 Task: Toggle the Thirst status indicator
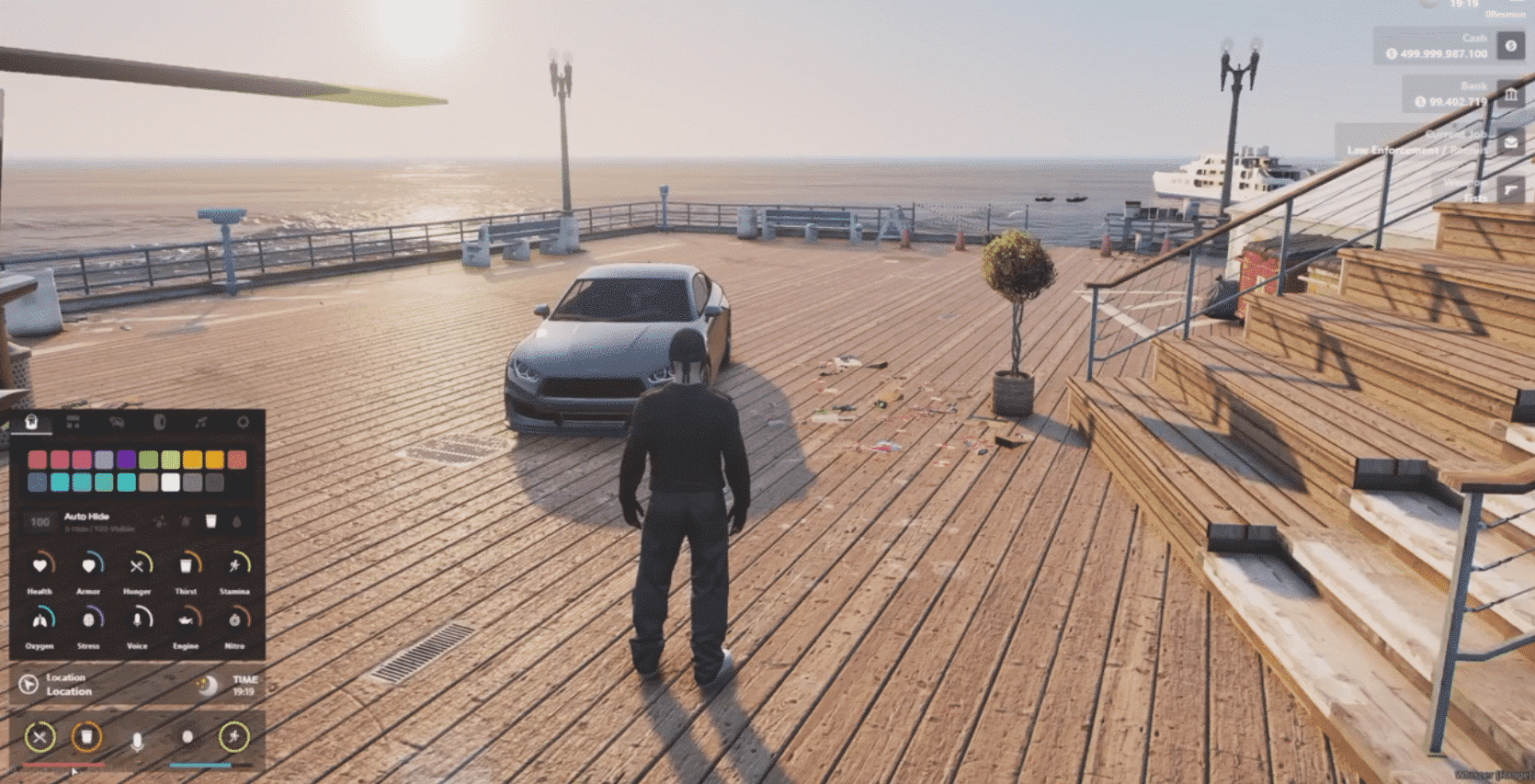point(186,566)
